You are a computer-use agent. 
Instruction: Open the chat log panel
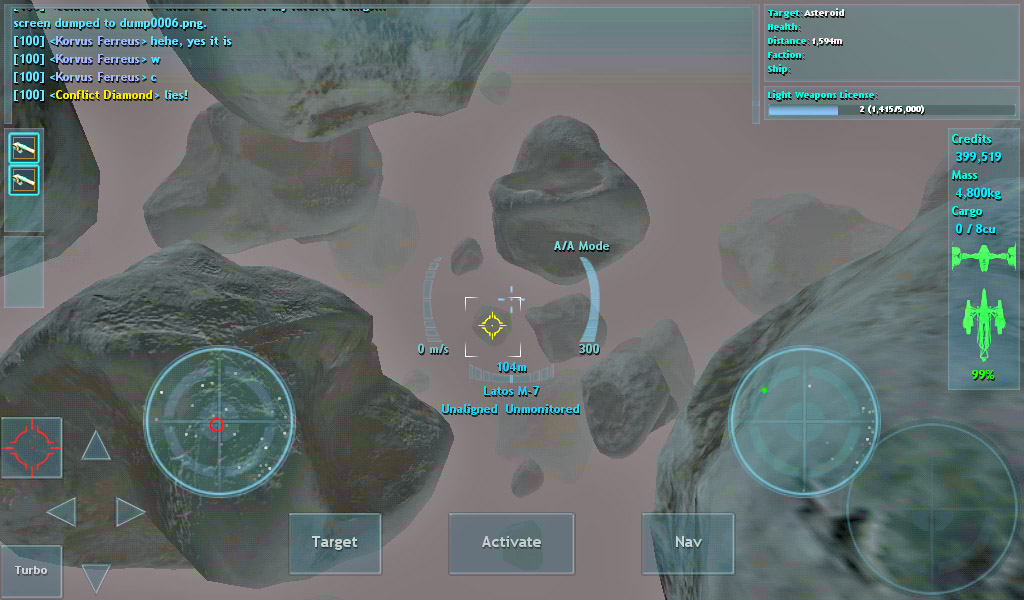380,62
